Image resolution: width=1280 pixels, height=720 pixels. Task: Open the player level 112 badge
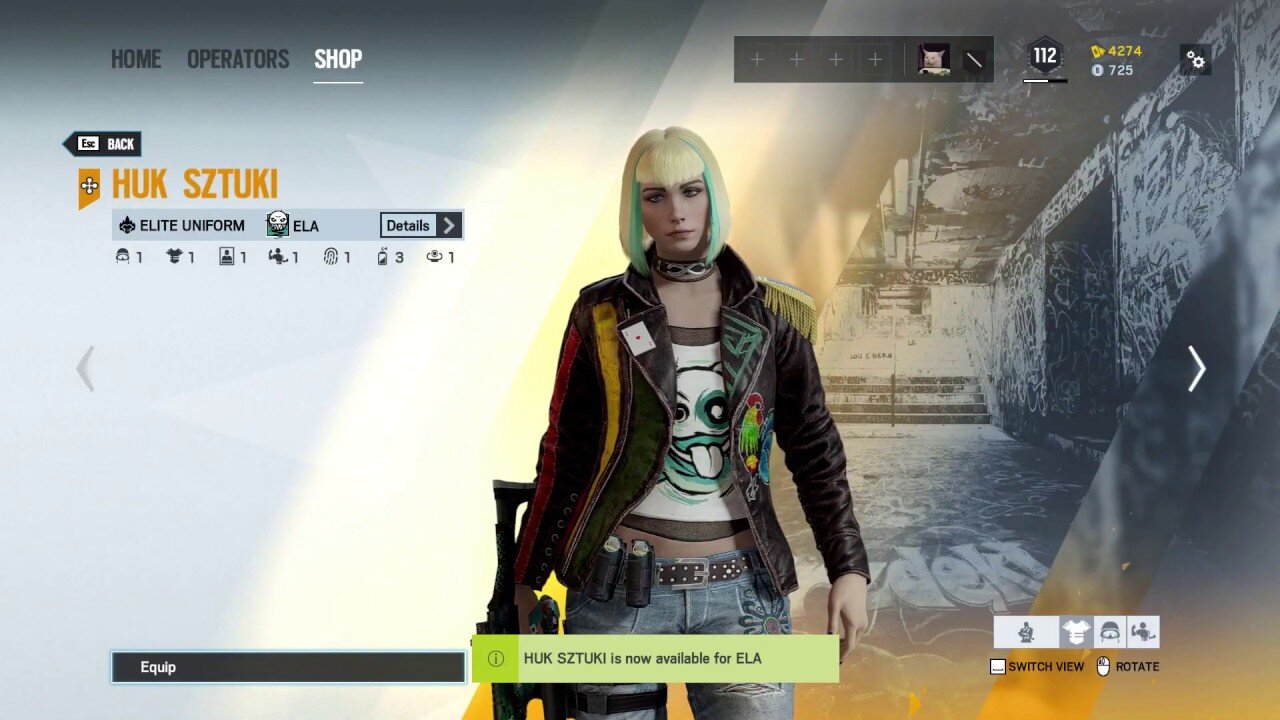point(1045,57)
